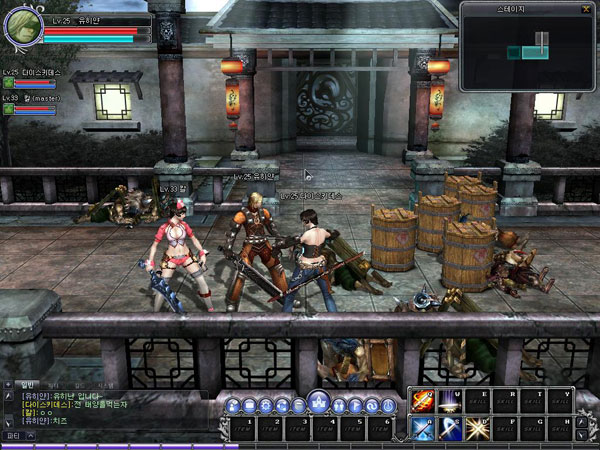Select the Lv.33 master party member frame

[30, 104]
